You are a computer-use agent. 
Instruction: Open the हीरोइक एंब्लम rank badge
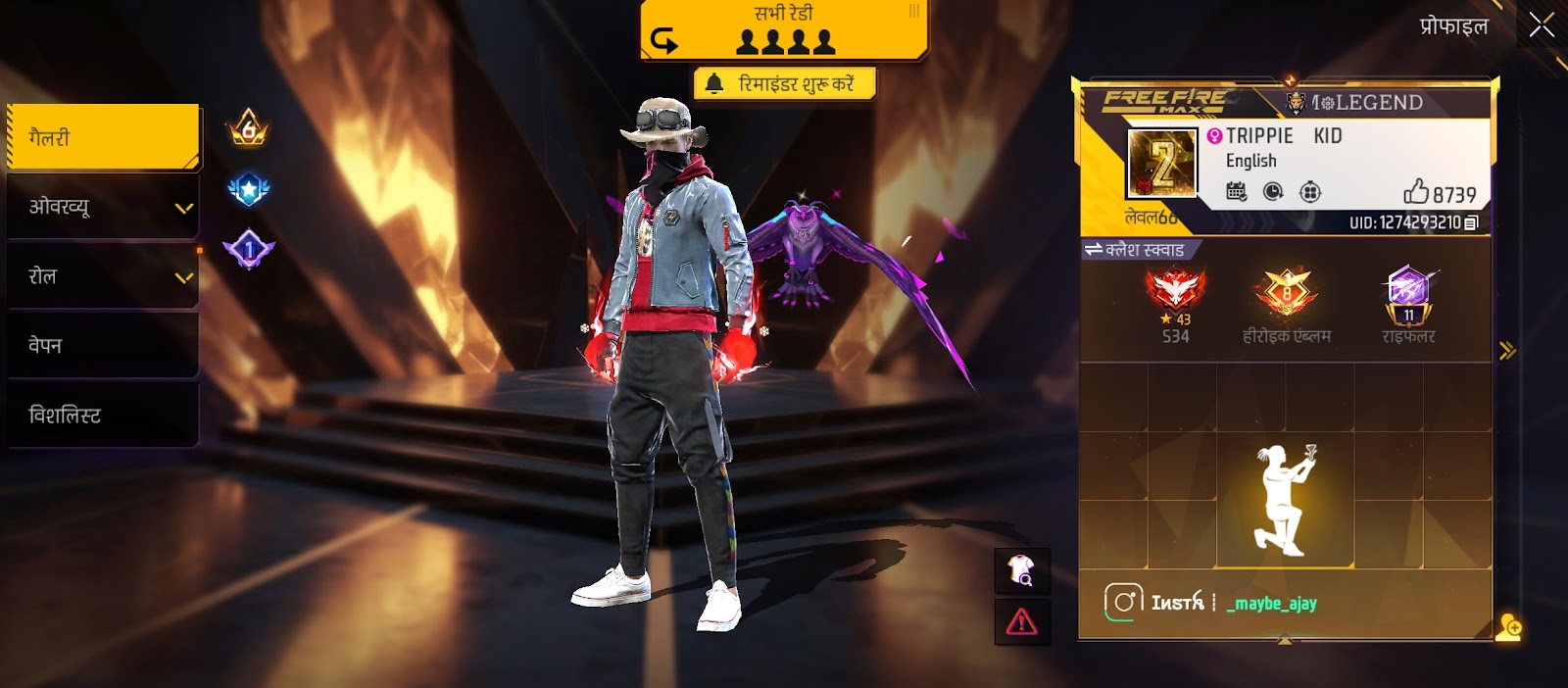(x=1286, y=294)
